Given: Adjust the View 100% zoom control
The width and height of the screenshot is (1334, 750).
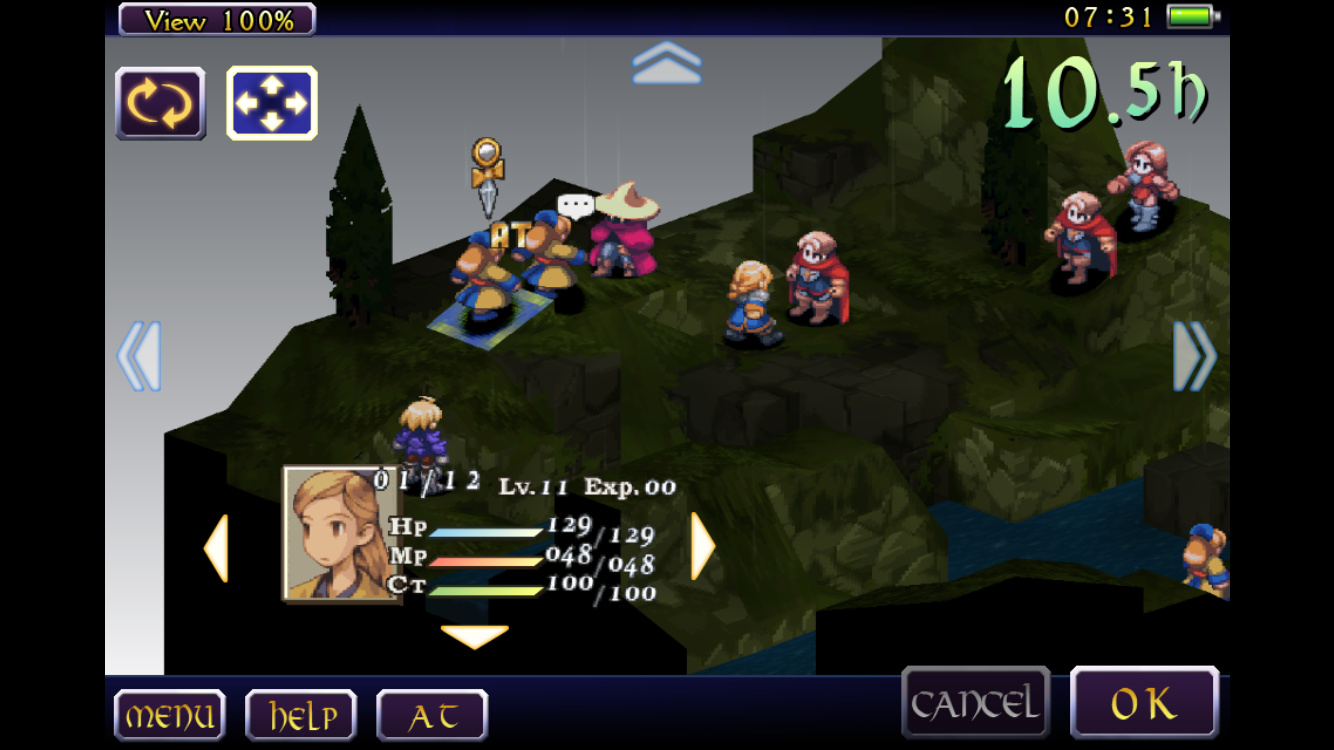Looking at the screenshot, I should coord(217,19).
